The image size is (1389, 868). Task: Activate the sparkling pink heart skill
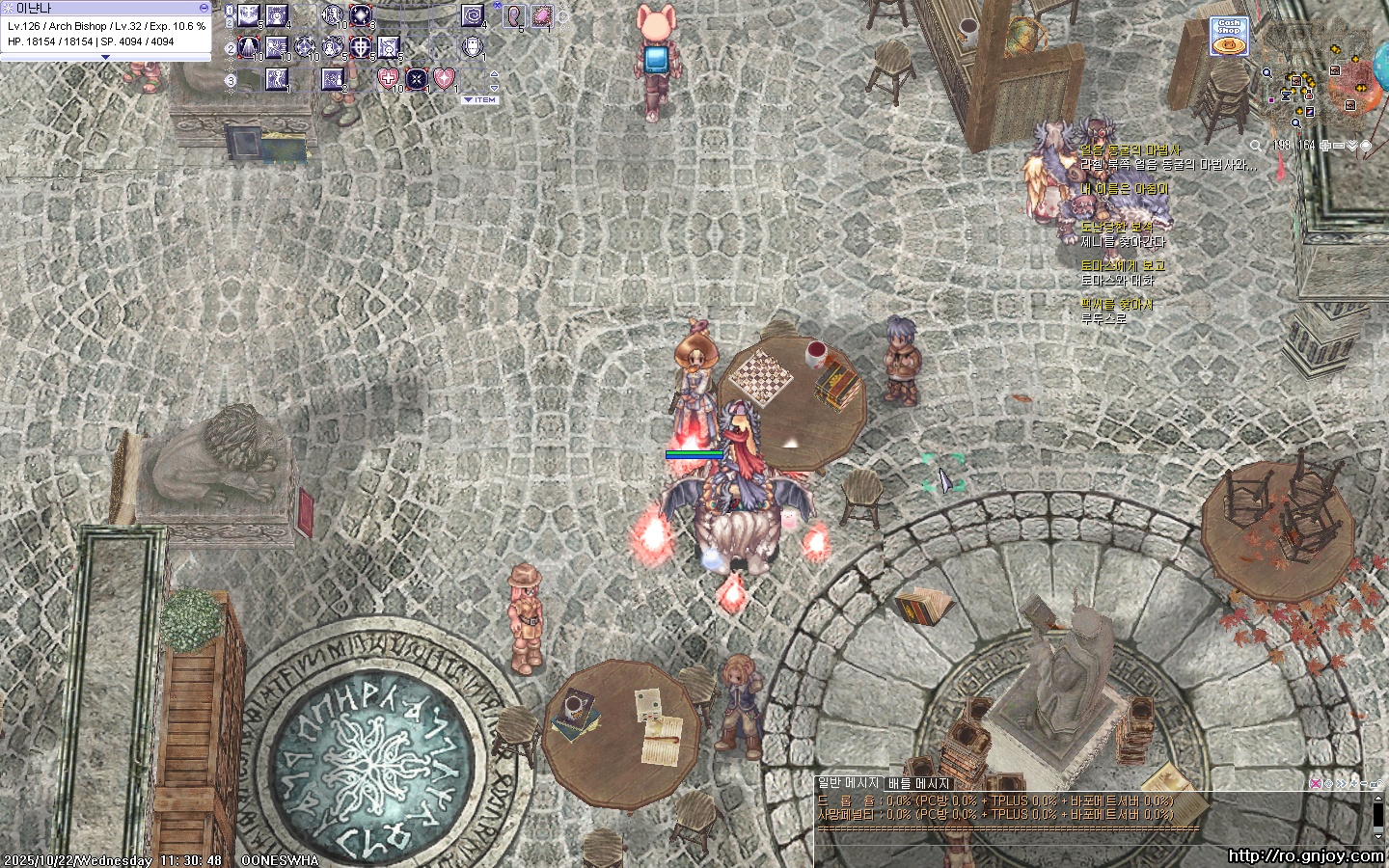point(444,79)
